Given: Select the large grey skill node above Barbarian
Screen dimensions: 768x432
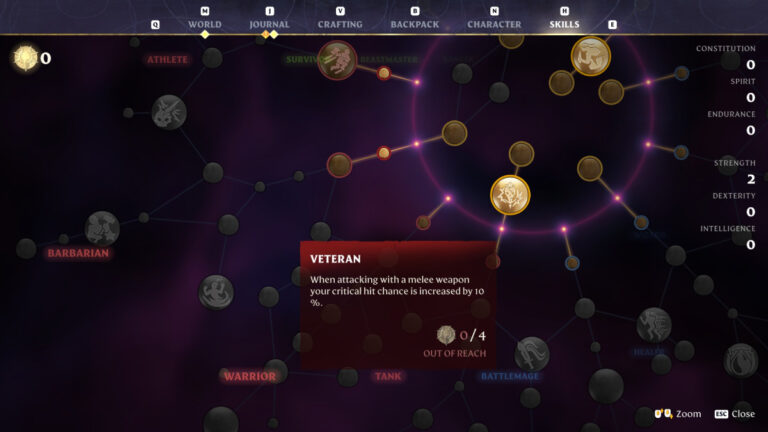Looking at the screenshot, I should pos(102,228).
